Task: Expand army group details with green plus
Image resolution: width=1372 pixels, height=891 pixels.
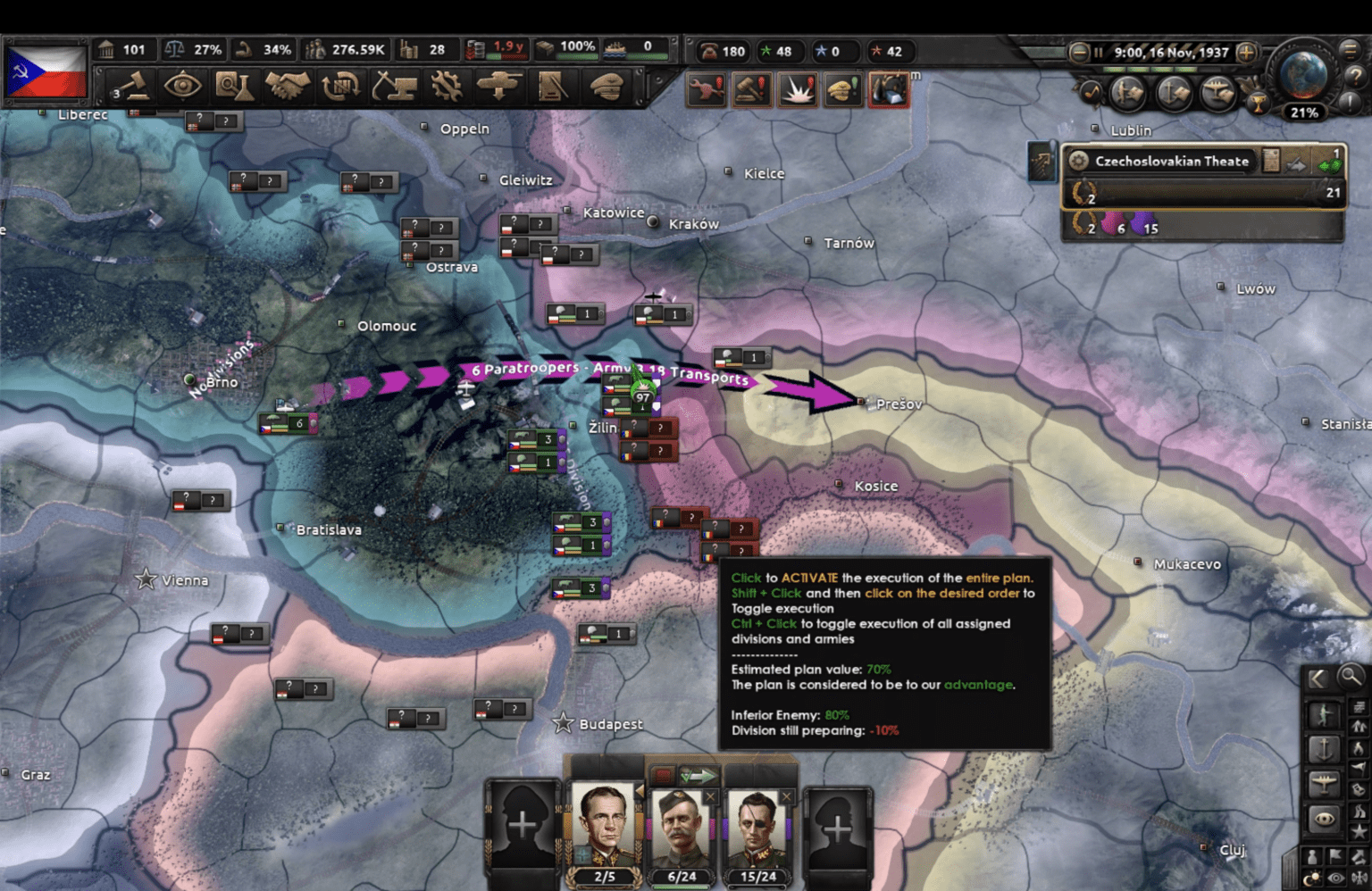Action: click(1330, 166)
